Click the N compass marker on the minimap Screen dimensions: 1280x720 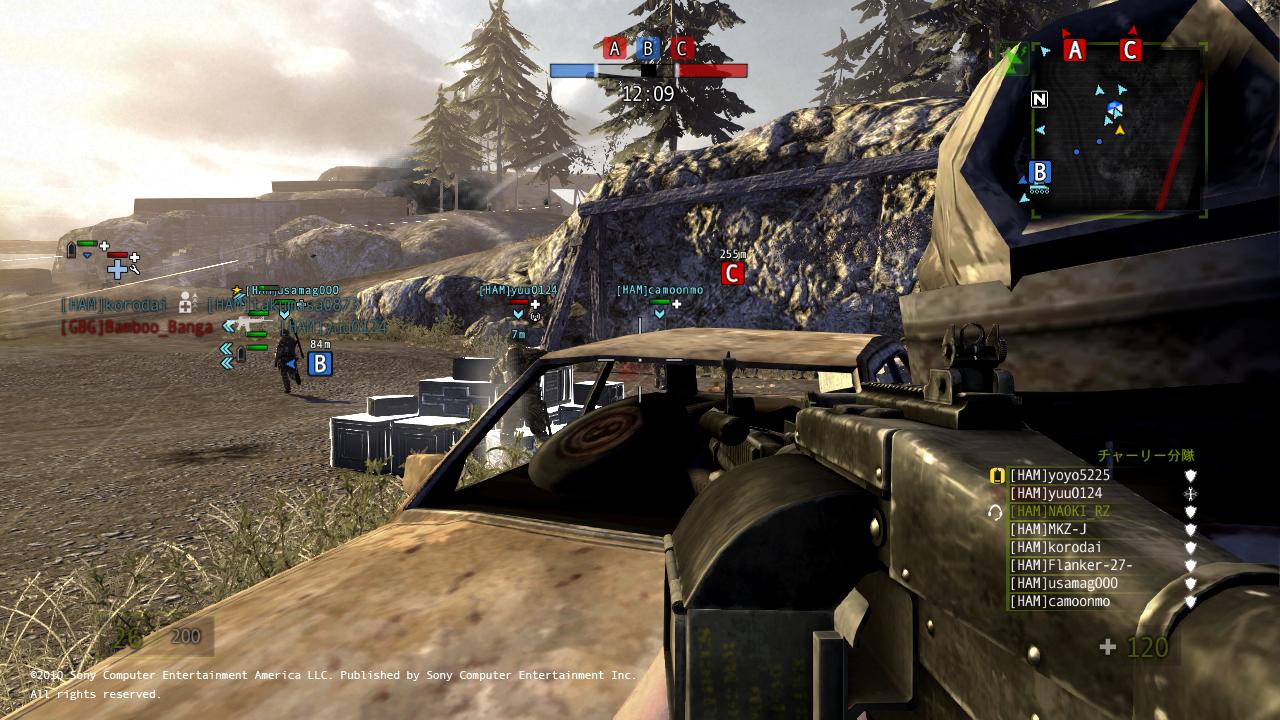(x=1040, y=99)
